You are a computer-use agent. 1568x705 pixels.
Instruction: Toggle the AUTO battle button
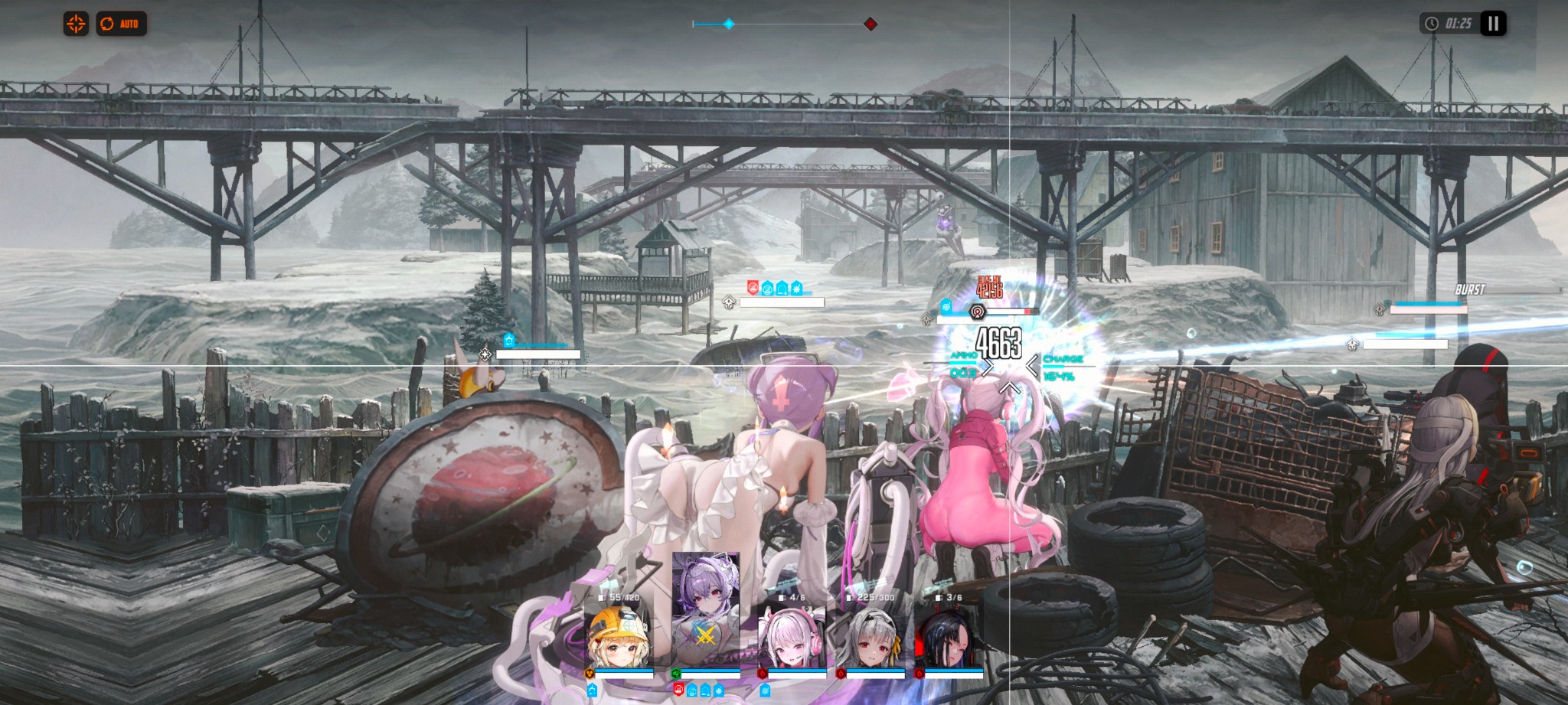pos(121,24)
